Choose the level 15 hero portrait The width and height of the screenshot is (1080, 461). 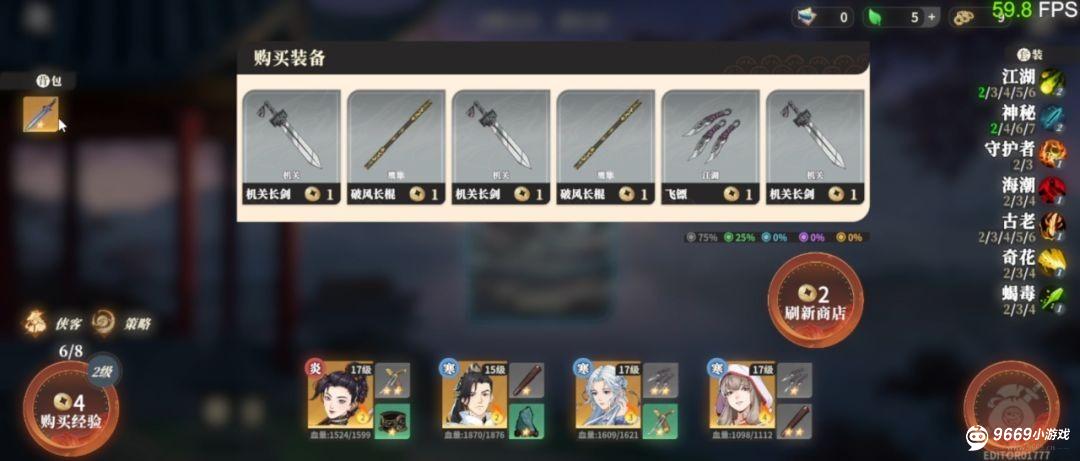pyautogui.click(x=474, y=395)
